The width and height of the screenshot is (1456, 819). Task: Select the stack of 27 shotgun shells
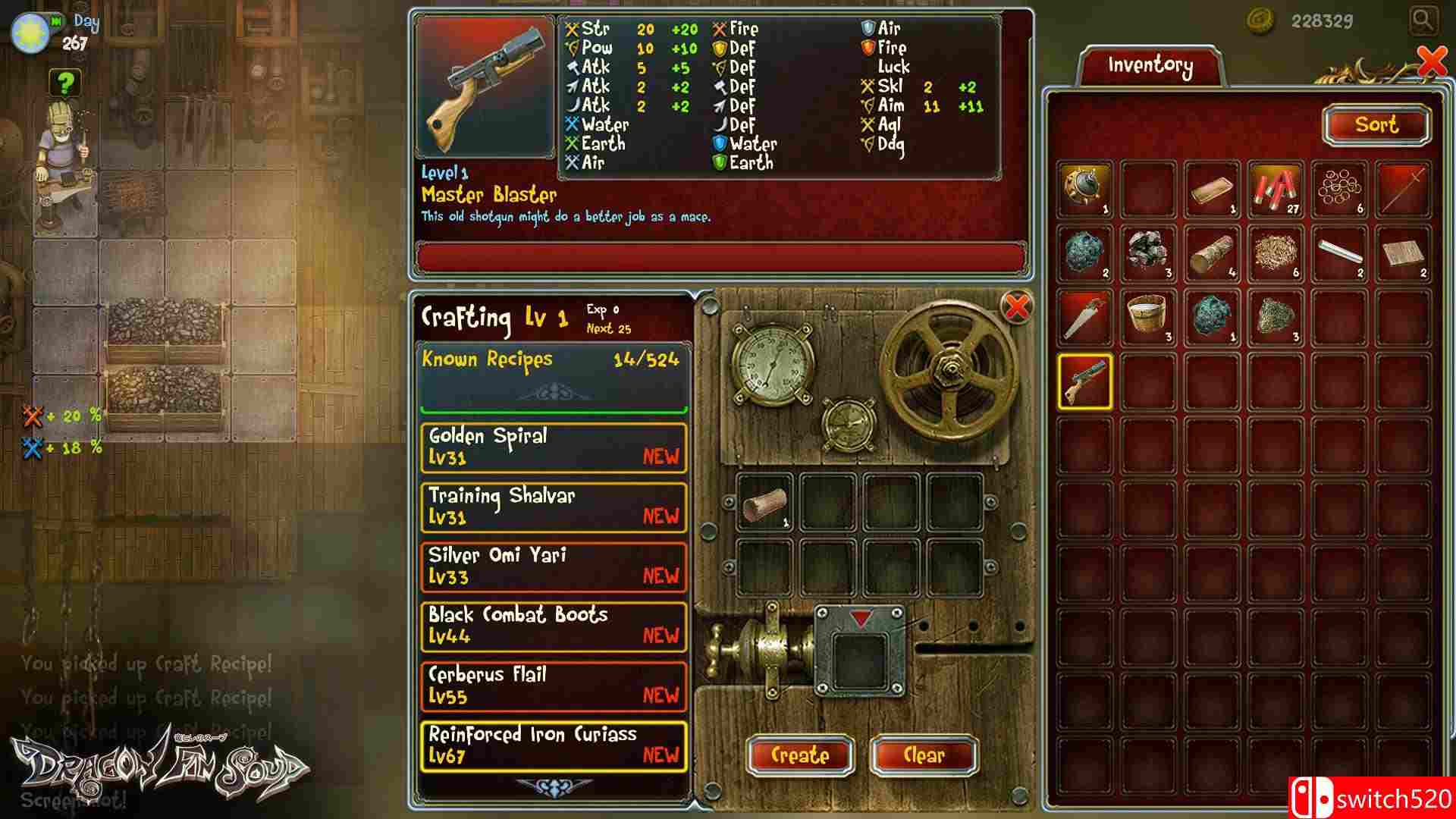(x=1274, y=190)
